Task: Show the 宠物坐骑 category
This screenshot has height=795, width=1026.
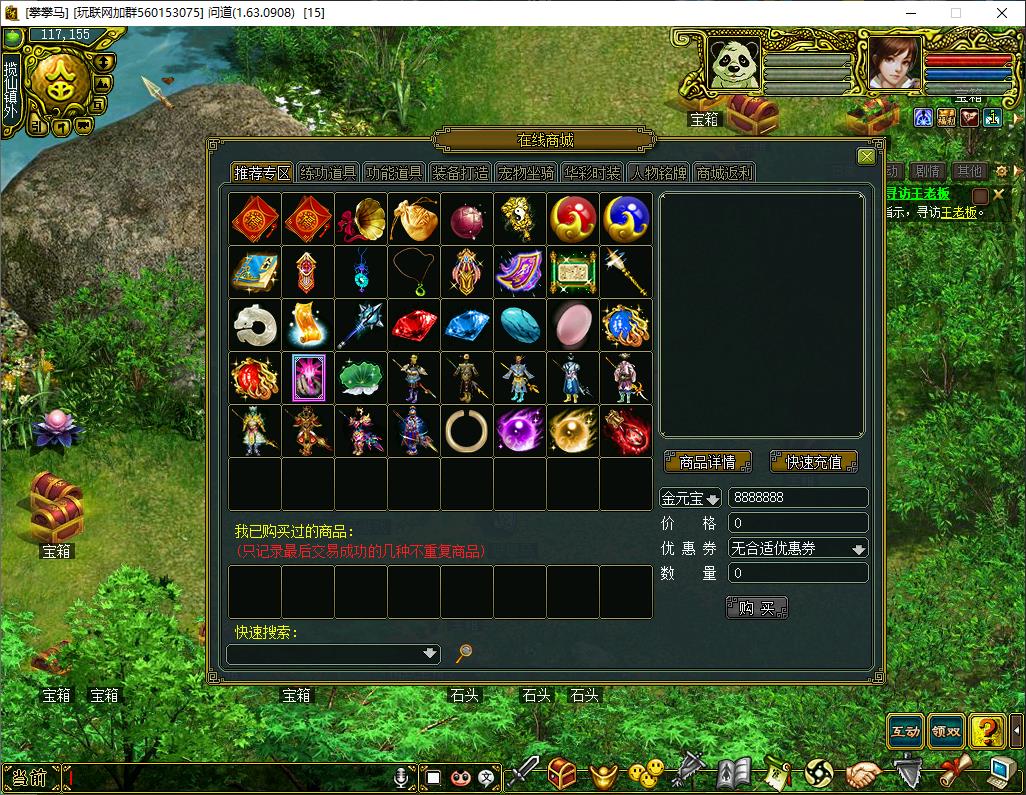Action: click(526, 173)
